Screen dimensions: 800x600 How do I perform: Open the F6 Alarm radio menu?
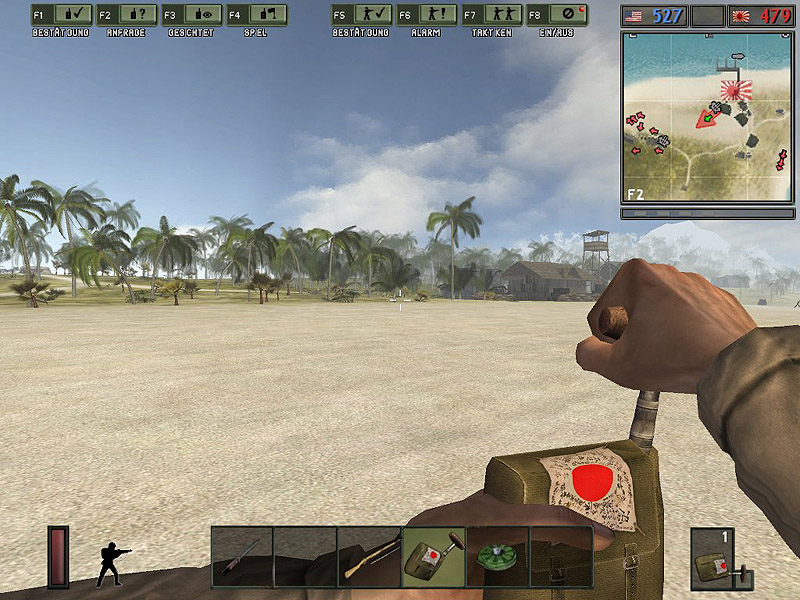pos(426,15)
